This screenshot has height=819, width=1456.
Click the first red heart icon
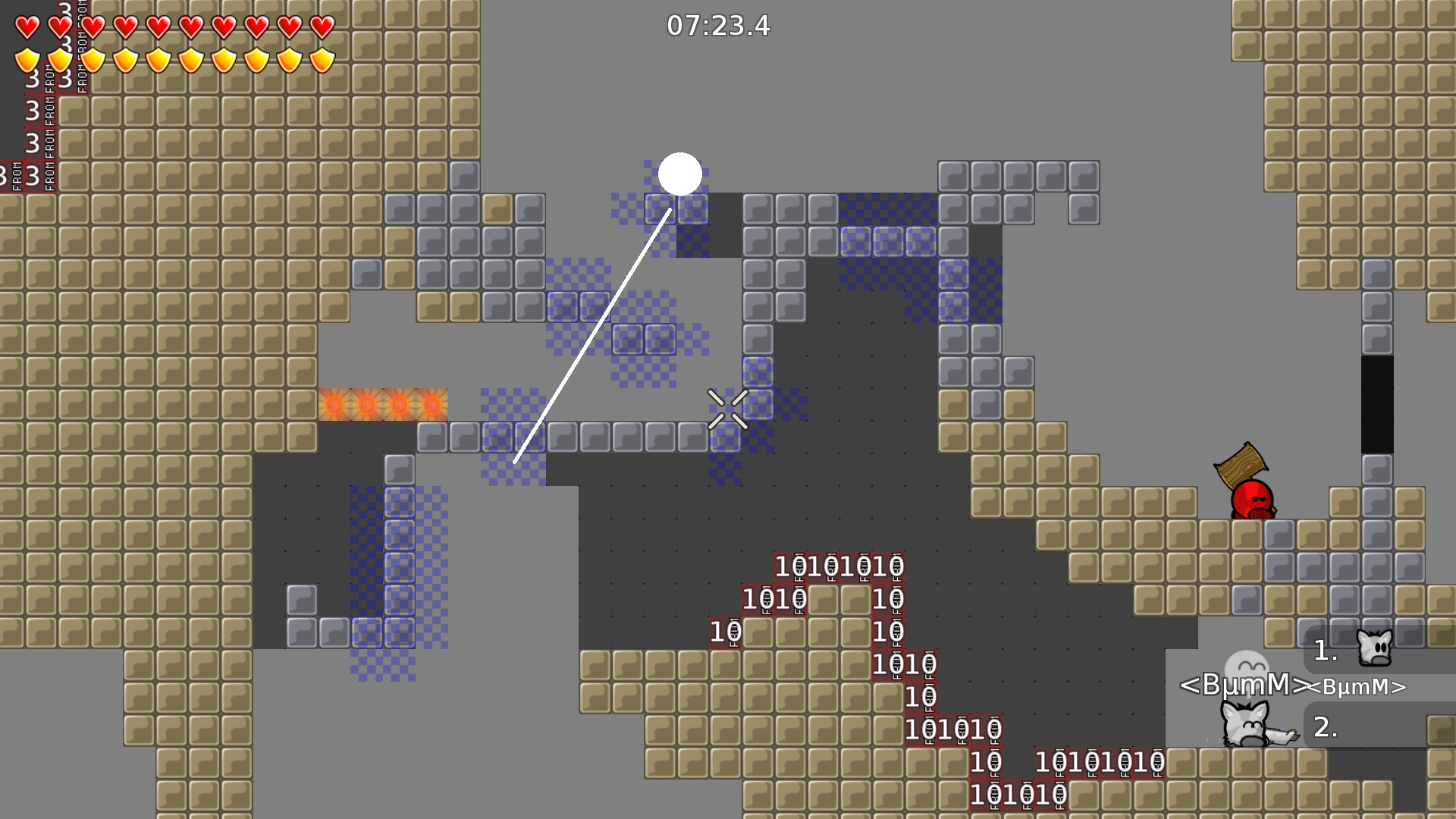pos(25,28)
